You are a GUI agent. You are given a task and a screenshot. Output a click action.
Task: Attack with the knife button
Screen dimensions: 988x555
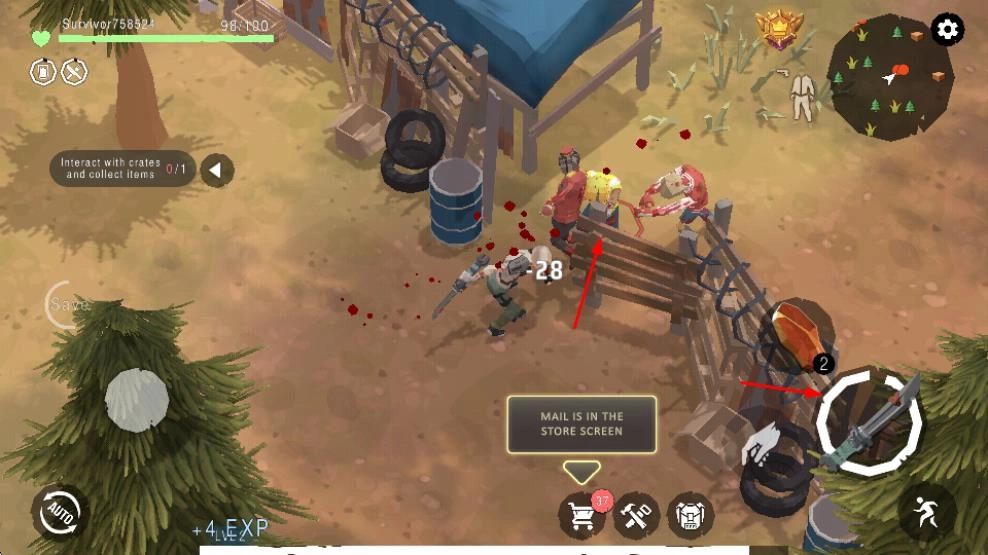point(868,420)
